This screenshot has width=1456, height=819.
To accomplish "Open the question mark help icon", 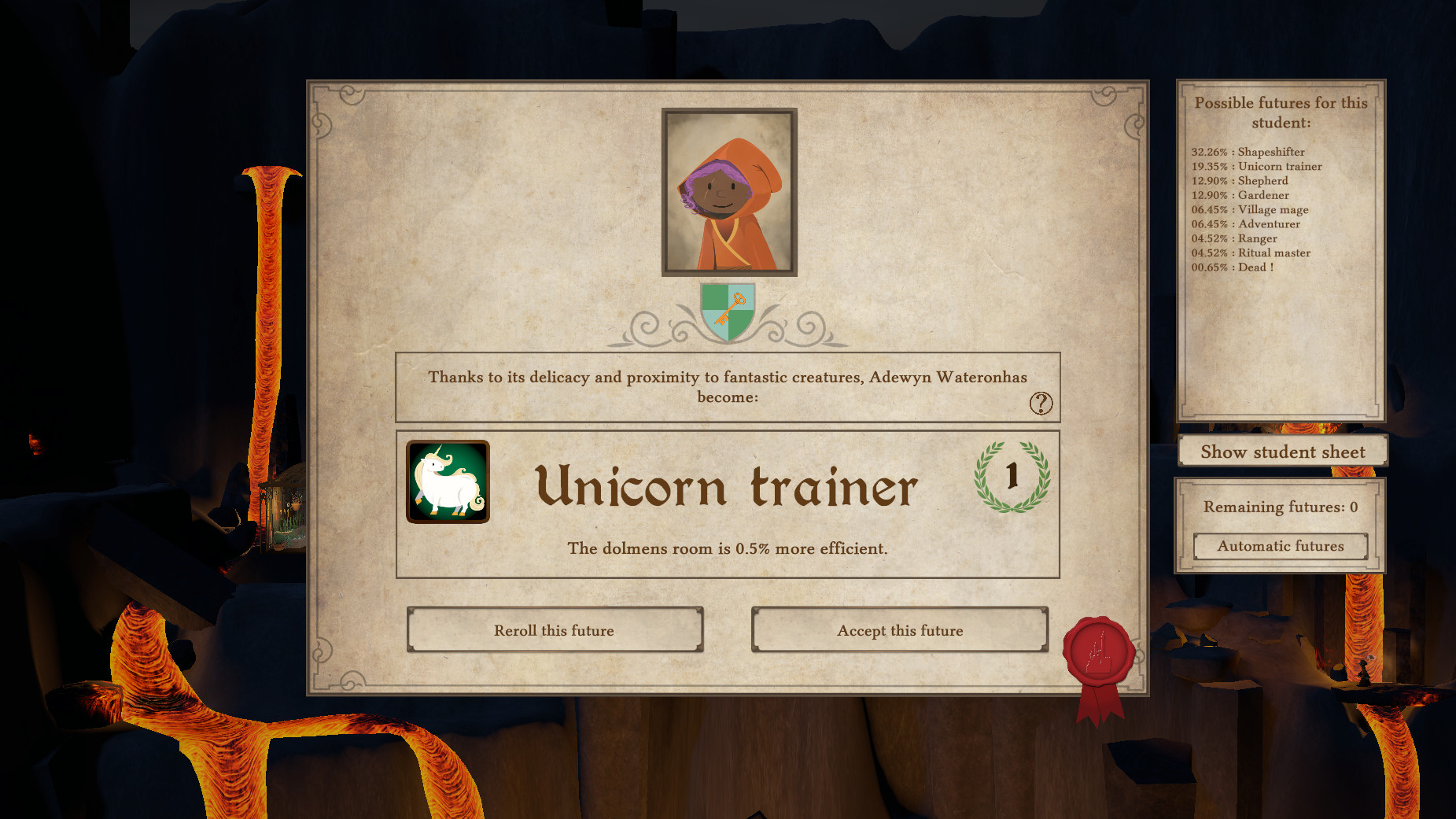I will tap(1041, 404).
